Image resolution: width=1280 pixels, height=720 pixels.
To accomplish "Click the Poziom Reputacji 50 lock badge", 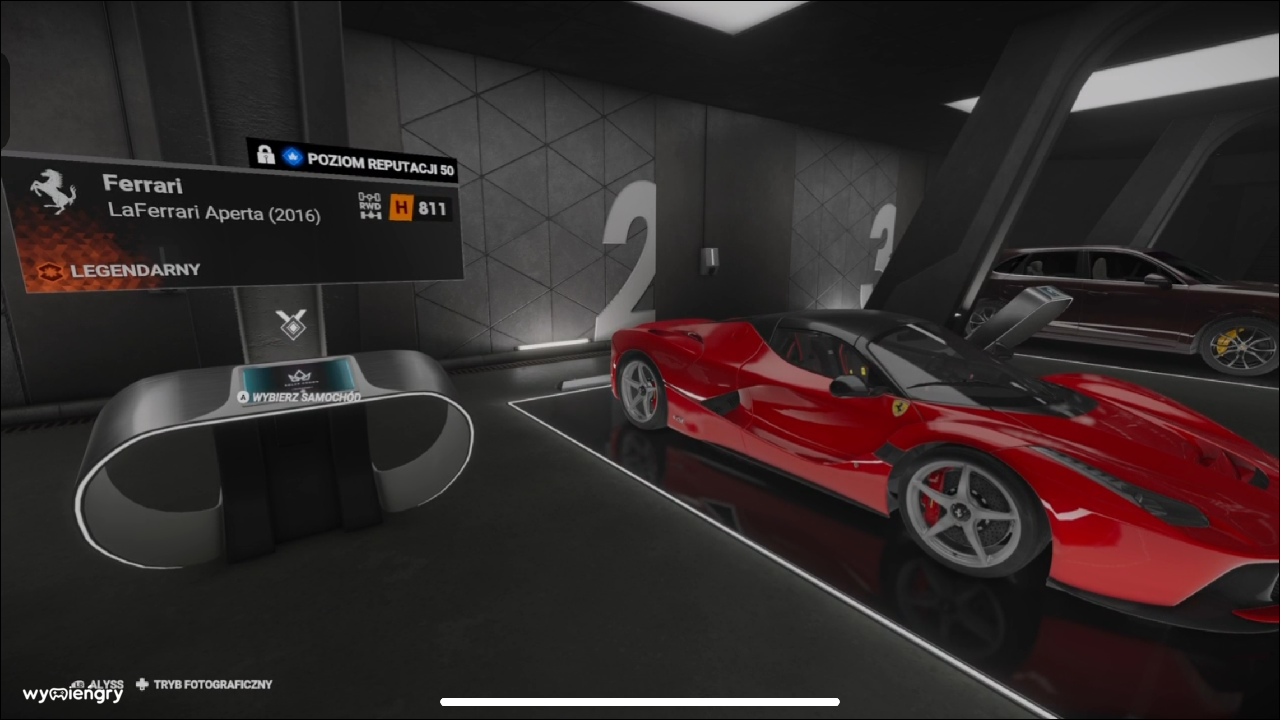I will [353, 160].
